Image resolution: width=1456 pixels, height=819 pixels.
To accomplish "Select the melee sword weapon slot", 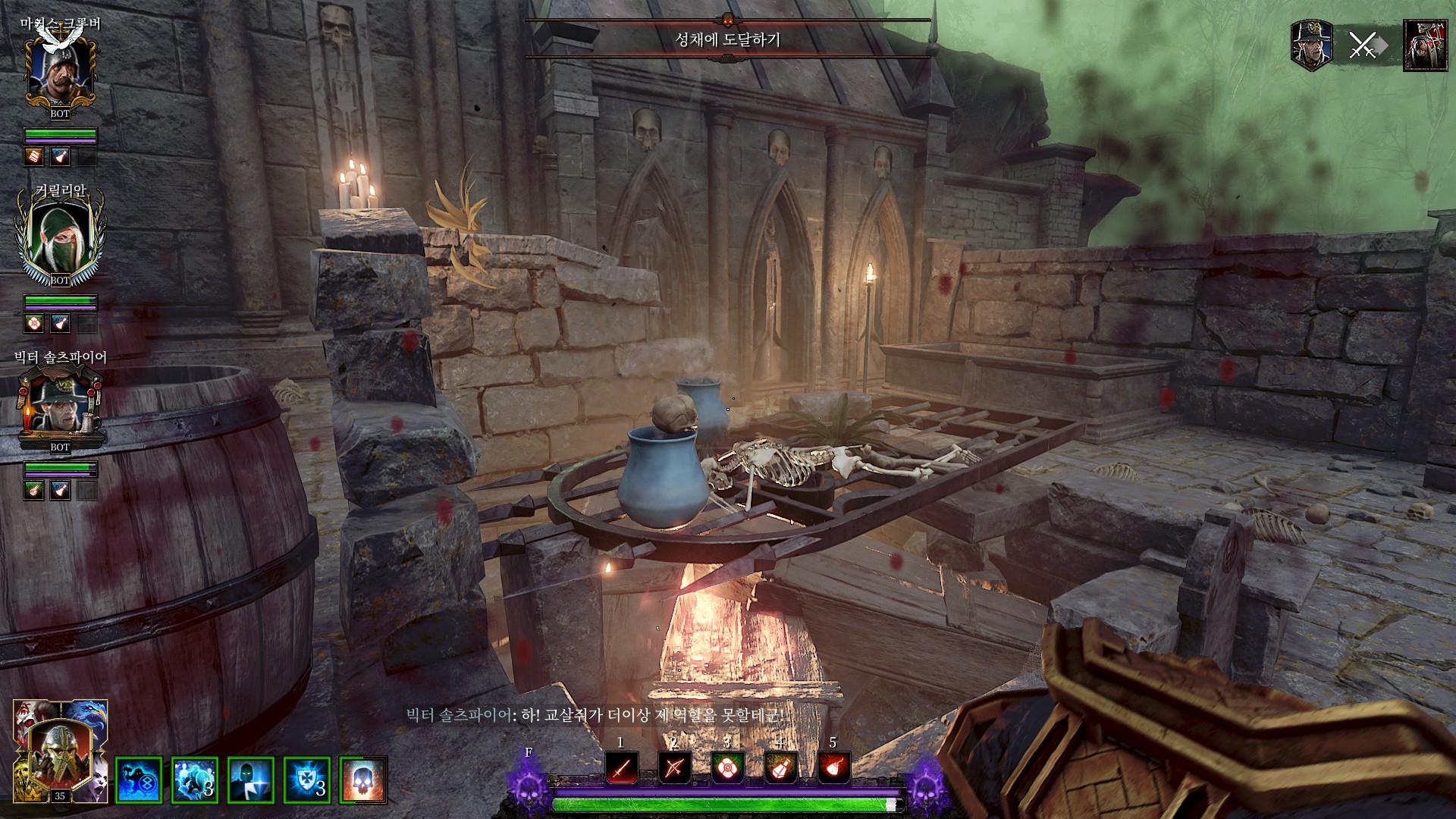I will [621, 768].
